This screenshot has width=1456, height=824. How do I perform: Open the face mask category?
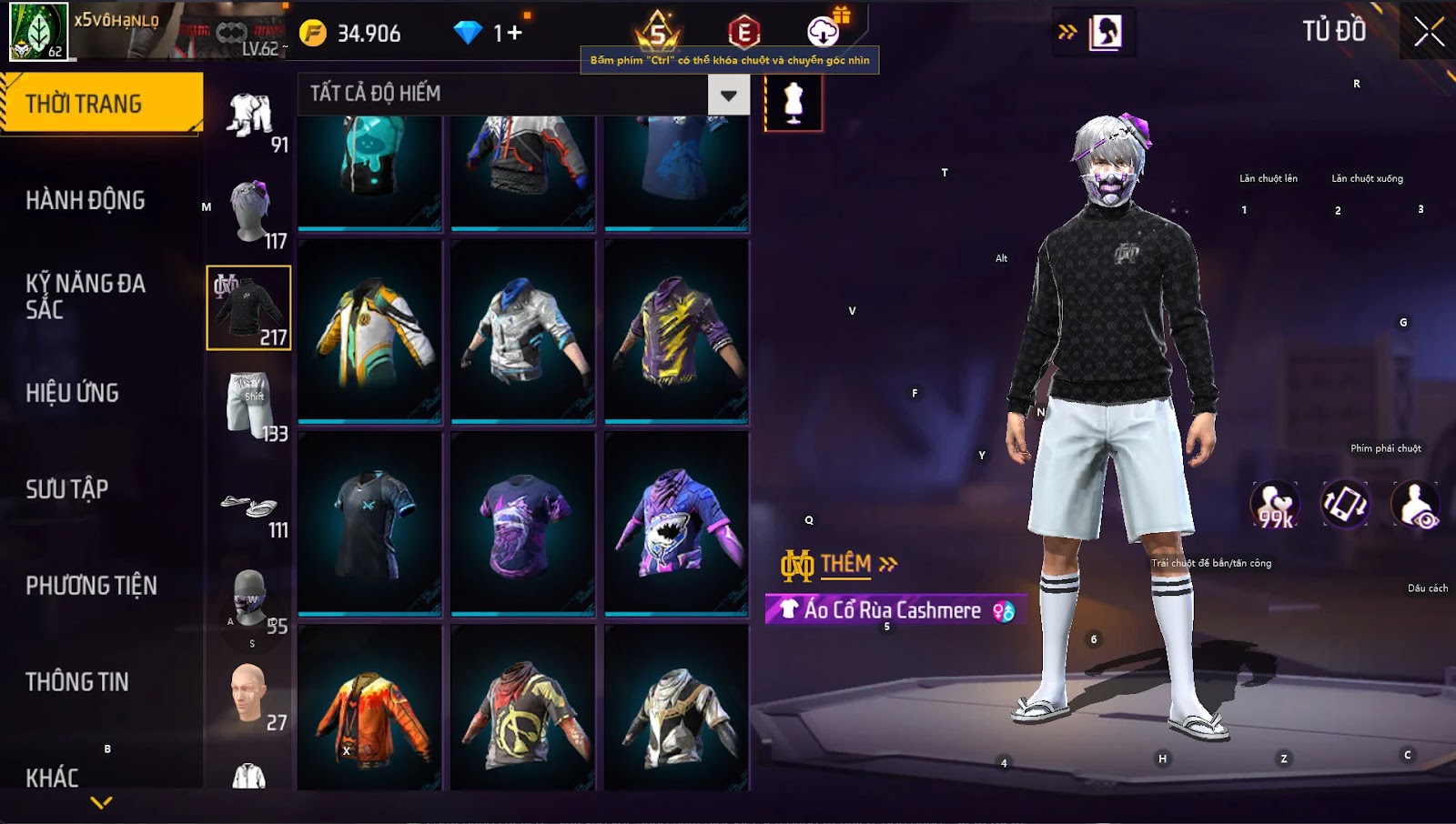click(x=249, y=602)
